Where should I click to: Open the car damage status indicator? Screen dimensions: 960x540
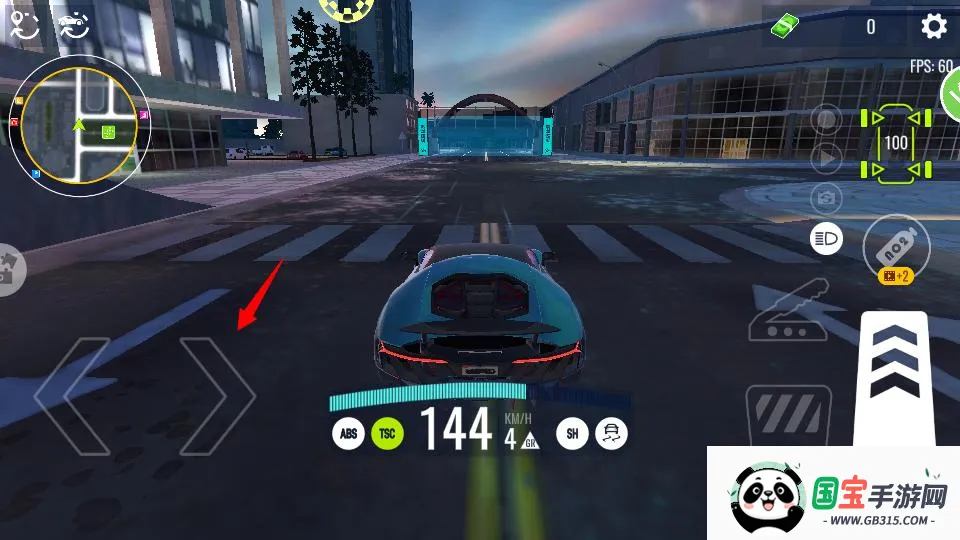tap(895, 143)
